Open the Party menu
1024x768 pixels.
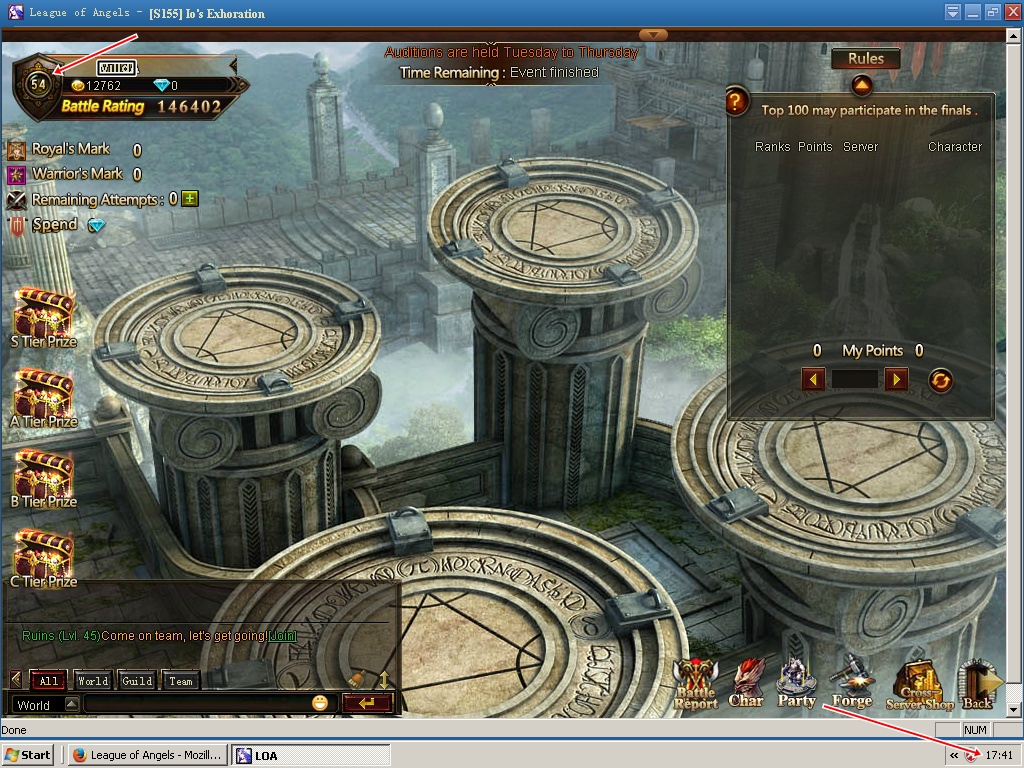796,683
